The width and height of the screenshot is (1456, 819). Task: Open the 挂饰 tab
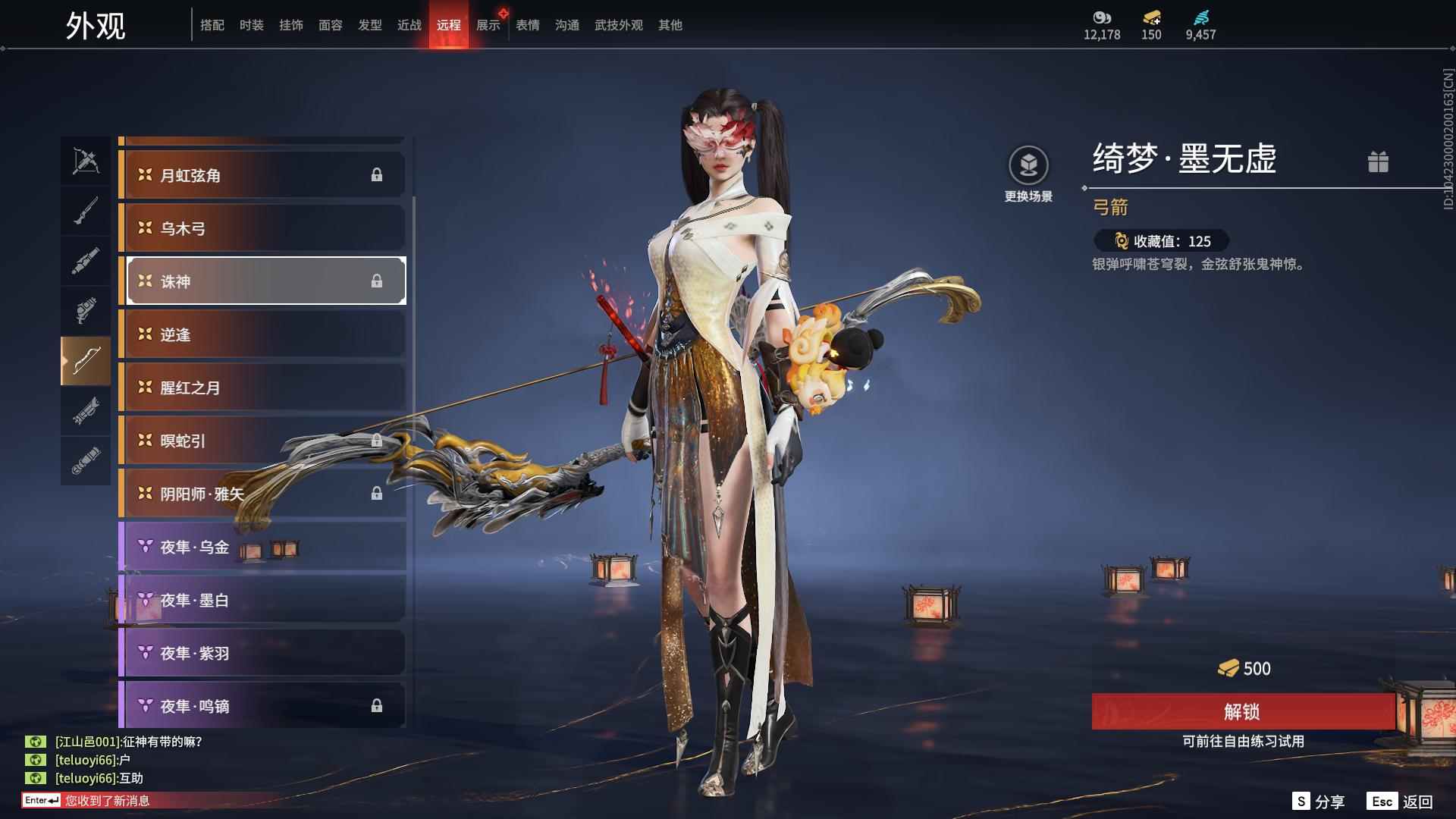pyautogui.click(x=291, y=25)
